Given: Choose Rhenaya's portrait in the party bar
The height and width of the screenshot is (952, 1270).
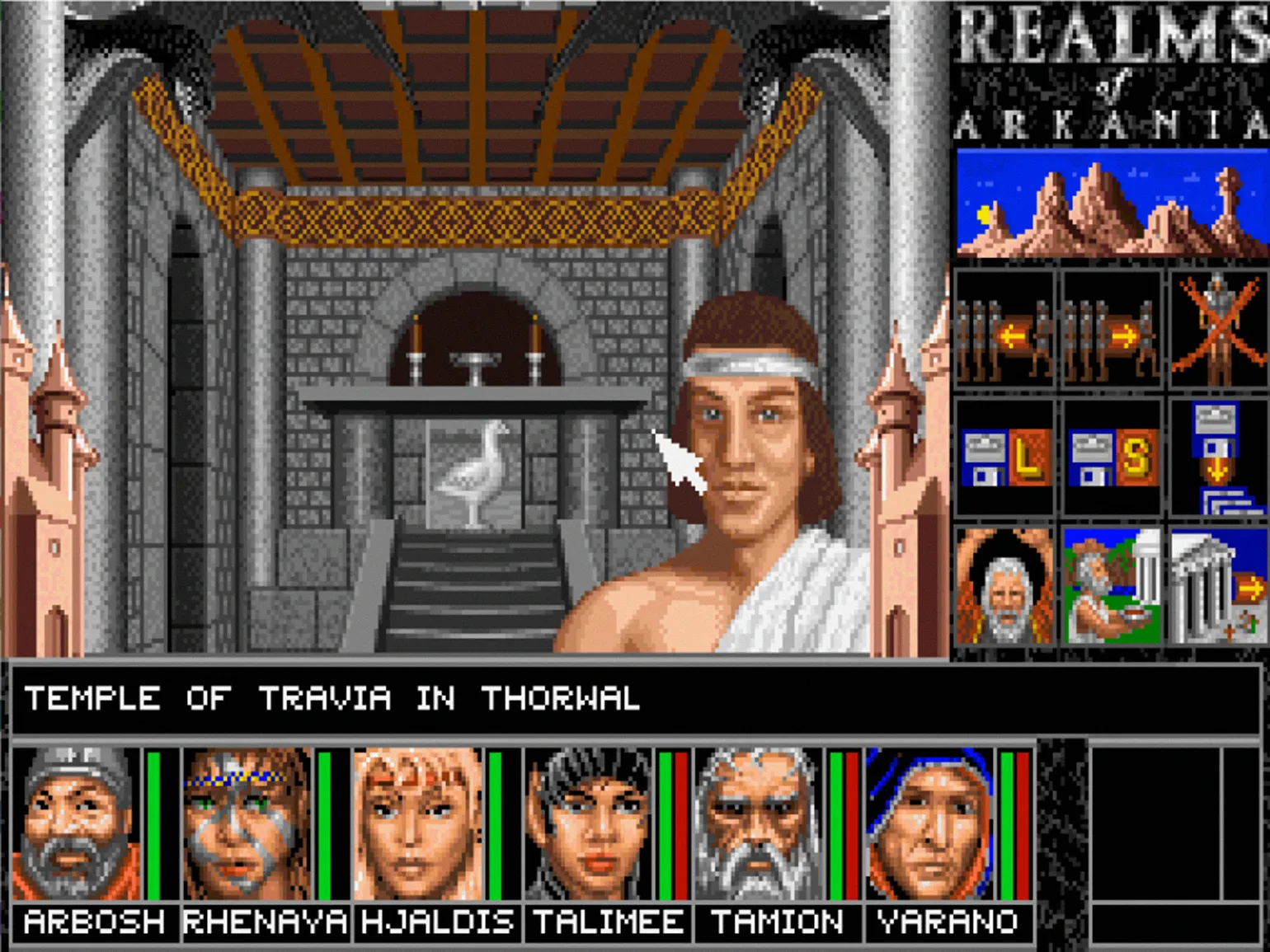Looking at the screenshot, I should click(x=247, y=823).
